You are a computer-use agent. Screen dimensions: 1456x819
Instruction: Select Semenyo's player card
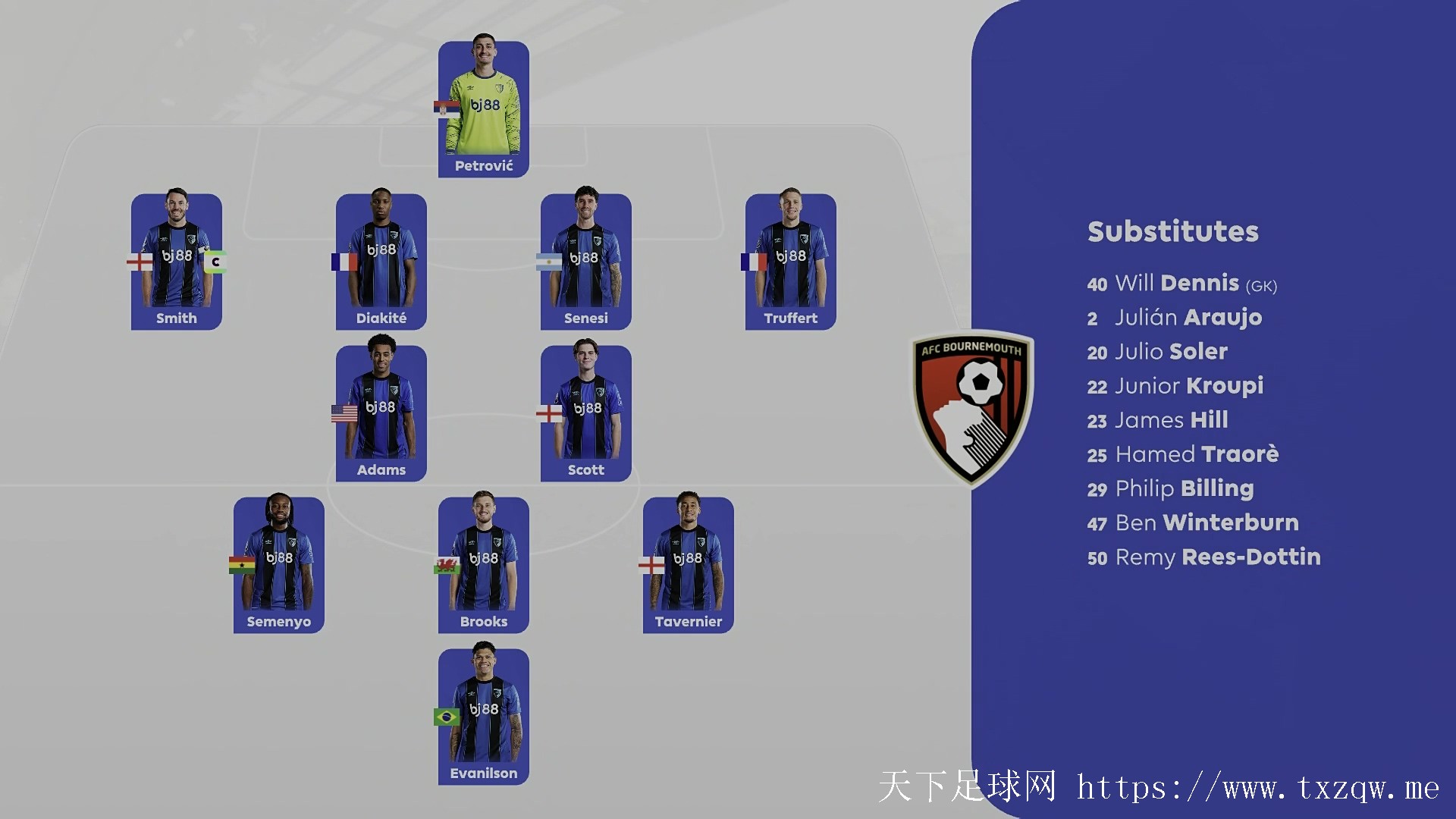pos(279,565)
